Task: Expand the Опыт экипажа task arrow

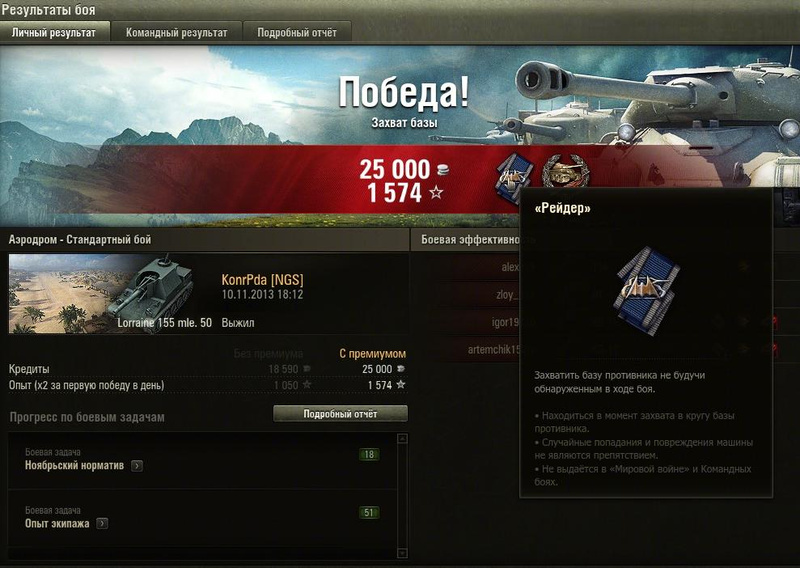Action: tap(102, 523)
